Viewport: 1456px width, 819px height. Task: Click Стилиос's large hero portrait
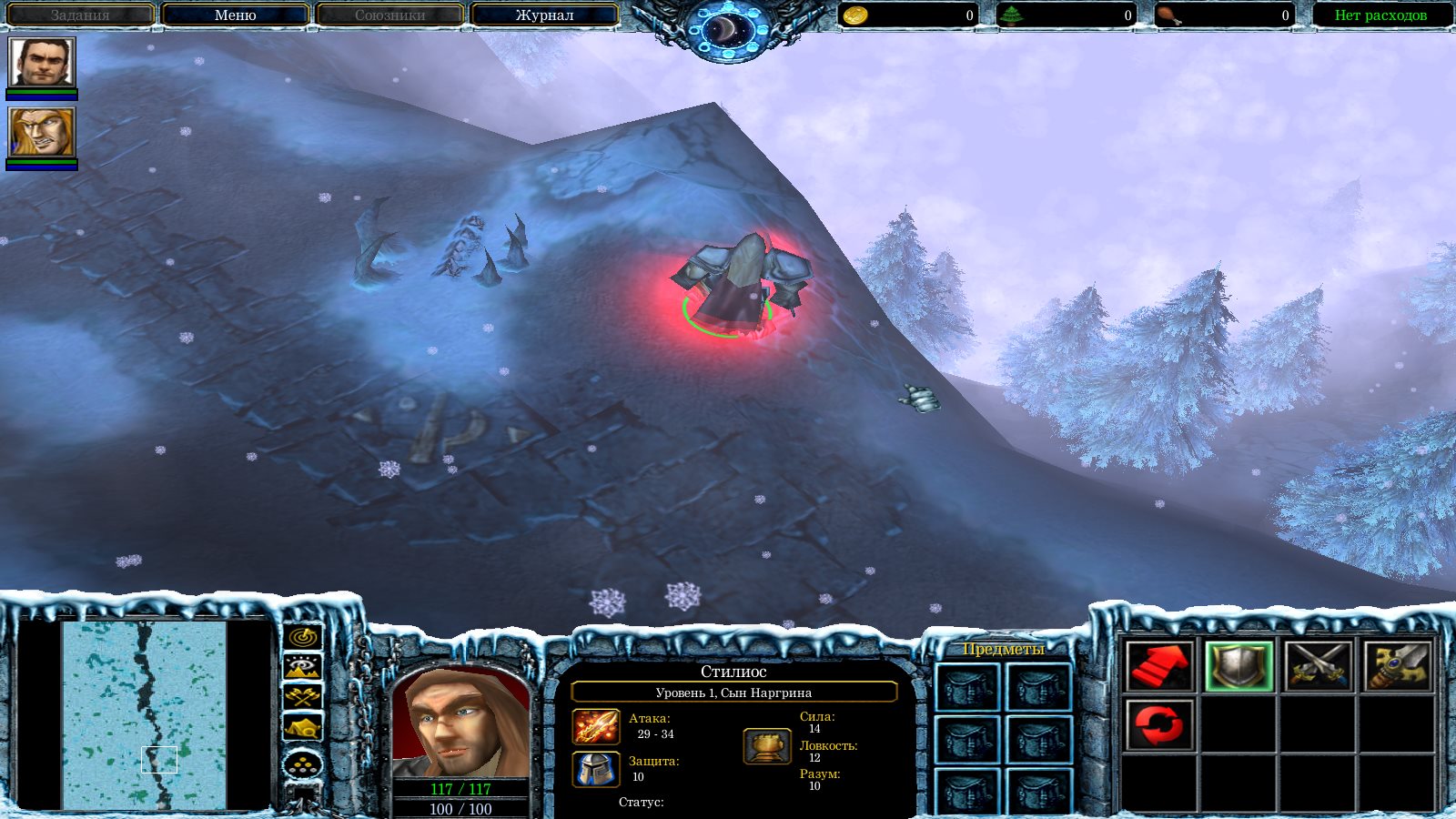pyautogui.click(x=460, y=723)
